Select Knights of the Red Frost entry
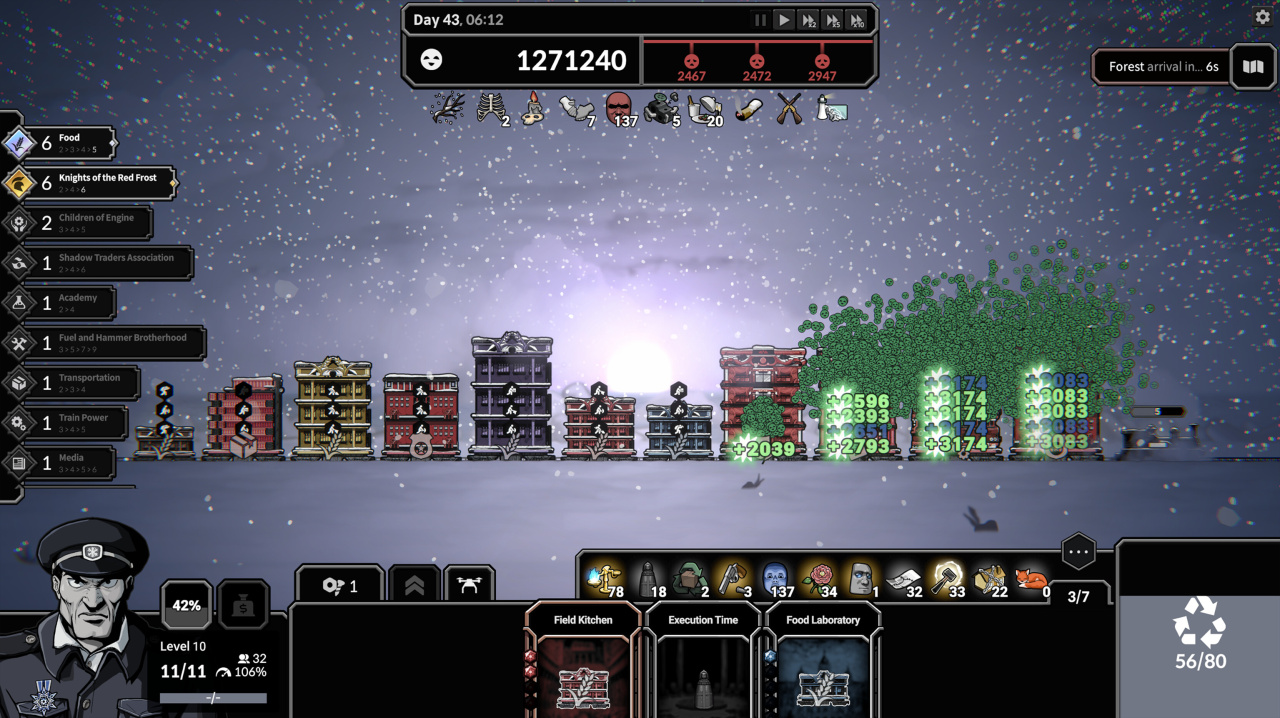 [x=90, y=183]
